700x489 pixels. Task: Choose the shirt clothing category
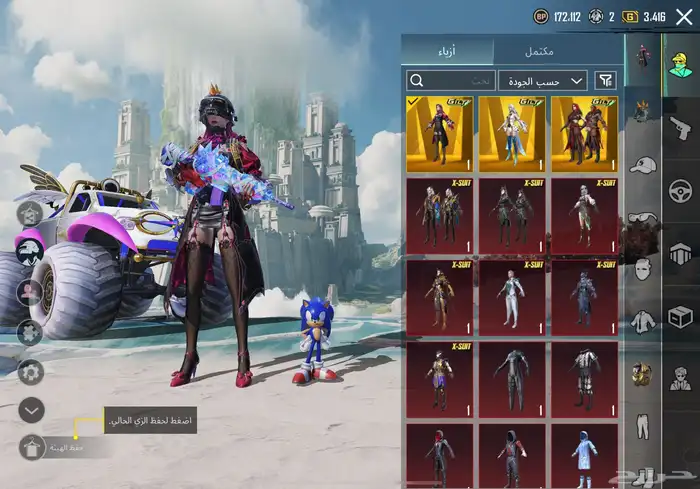click(642, 322)
